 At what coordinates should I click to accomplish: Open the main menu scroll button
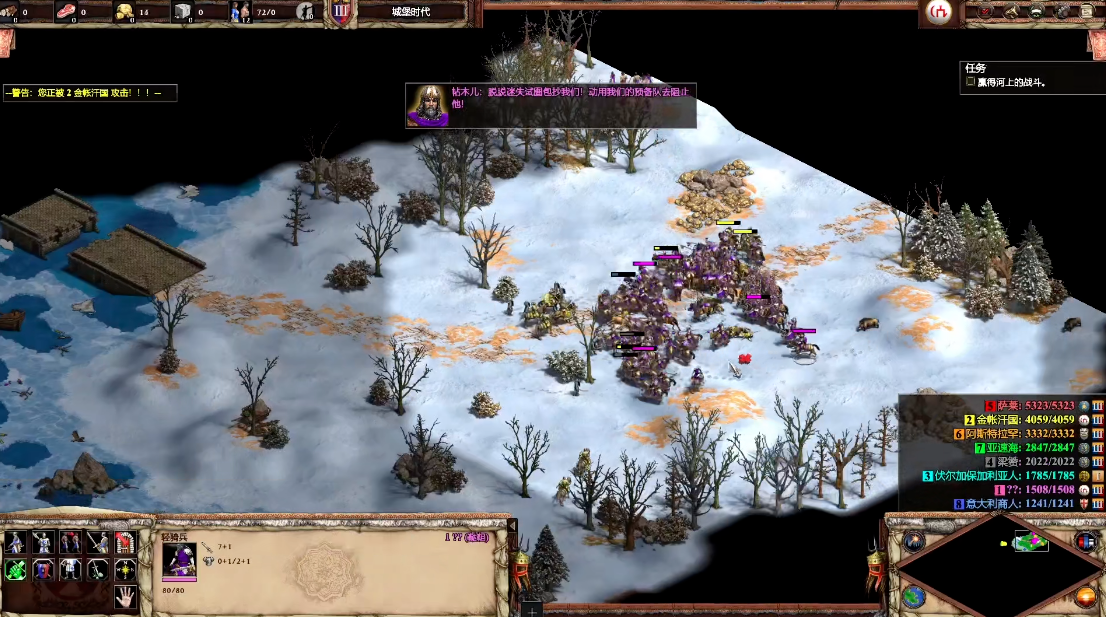click(x=1086, y=12)
